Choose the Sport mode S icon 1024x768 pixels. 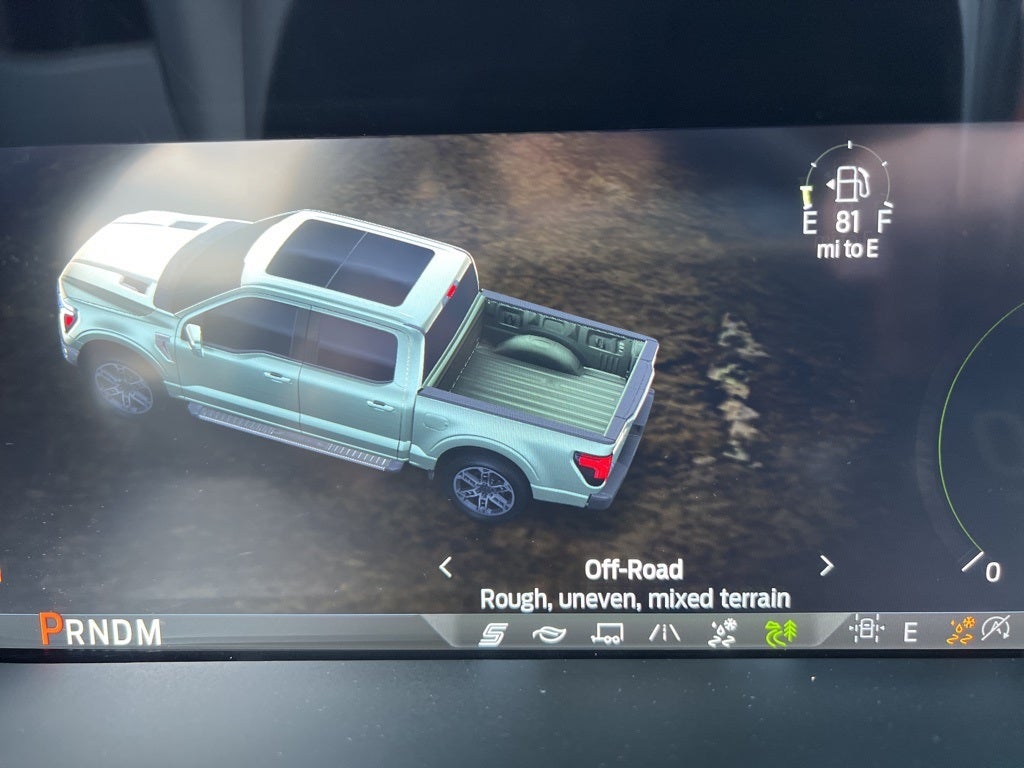pos(493,633)
